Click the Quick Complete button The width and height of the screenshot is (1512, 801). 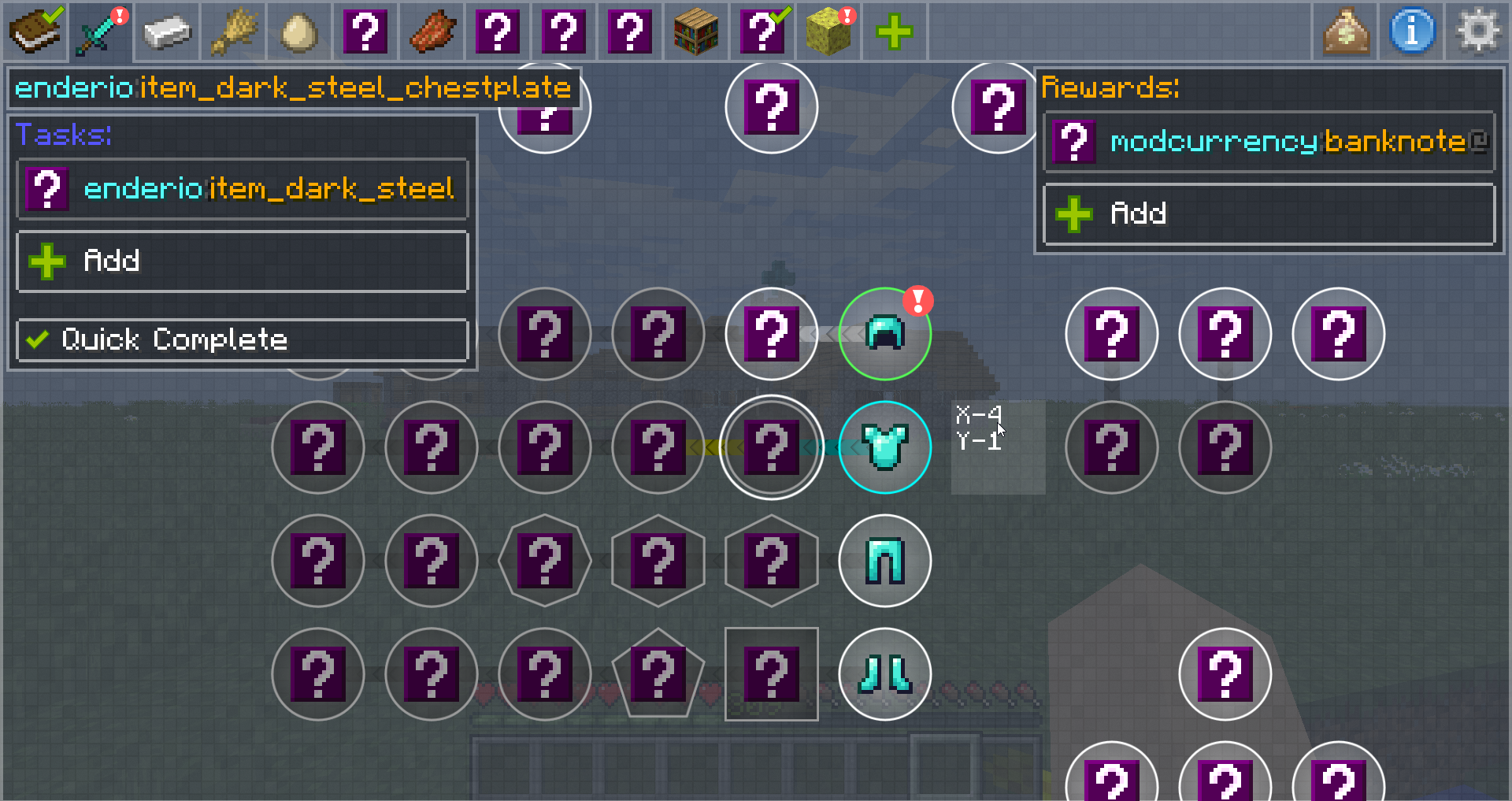click(x=243, y=339)
